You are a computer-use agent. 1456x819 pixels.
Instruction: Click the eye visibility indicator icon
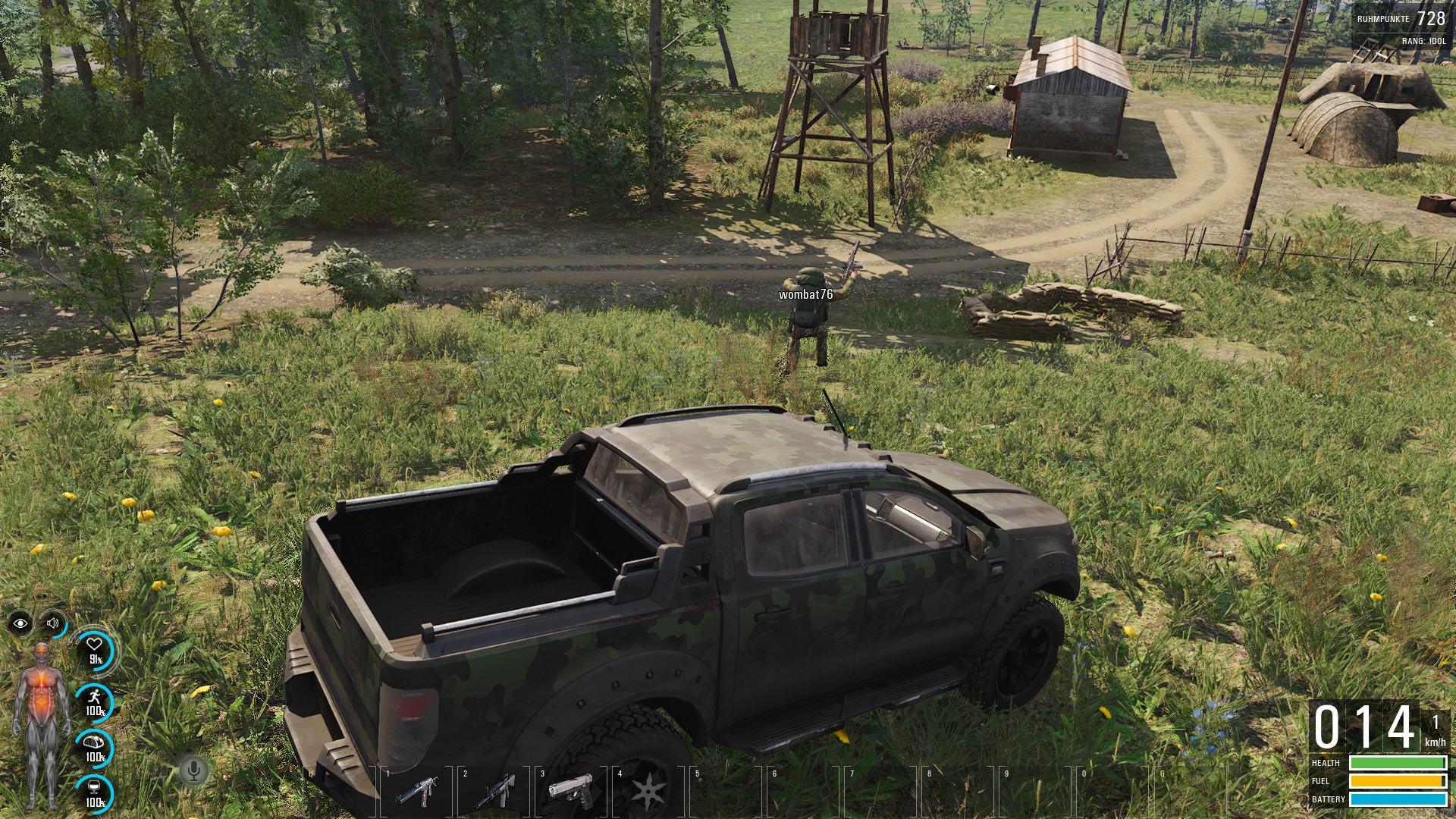point(20,623)
